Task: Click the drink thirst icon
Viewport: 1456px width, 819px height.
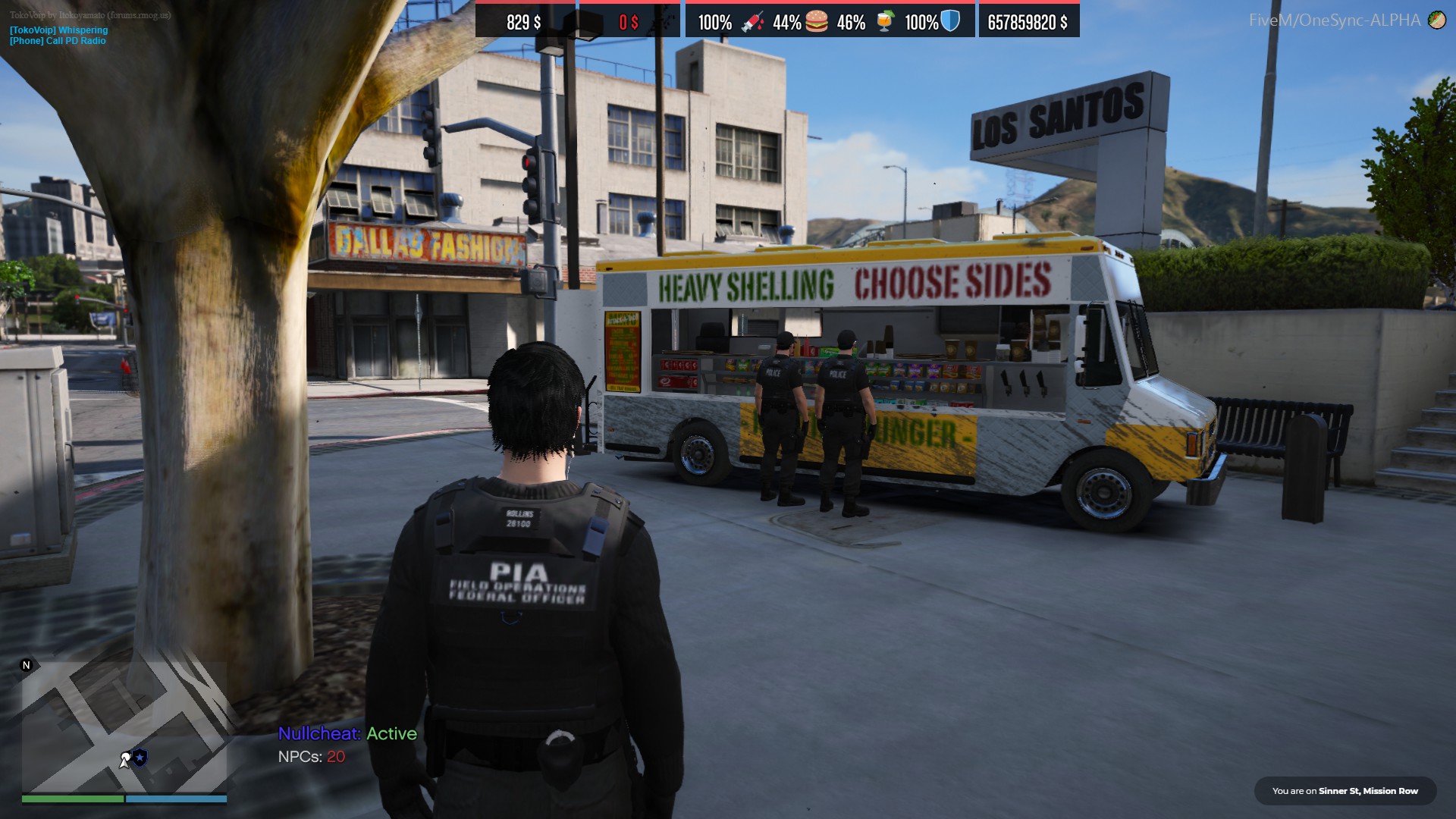Action: click(x=884, y=21)
